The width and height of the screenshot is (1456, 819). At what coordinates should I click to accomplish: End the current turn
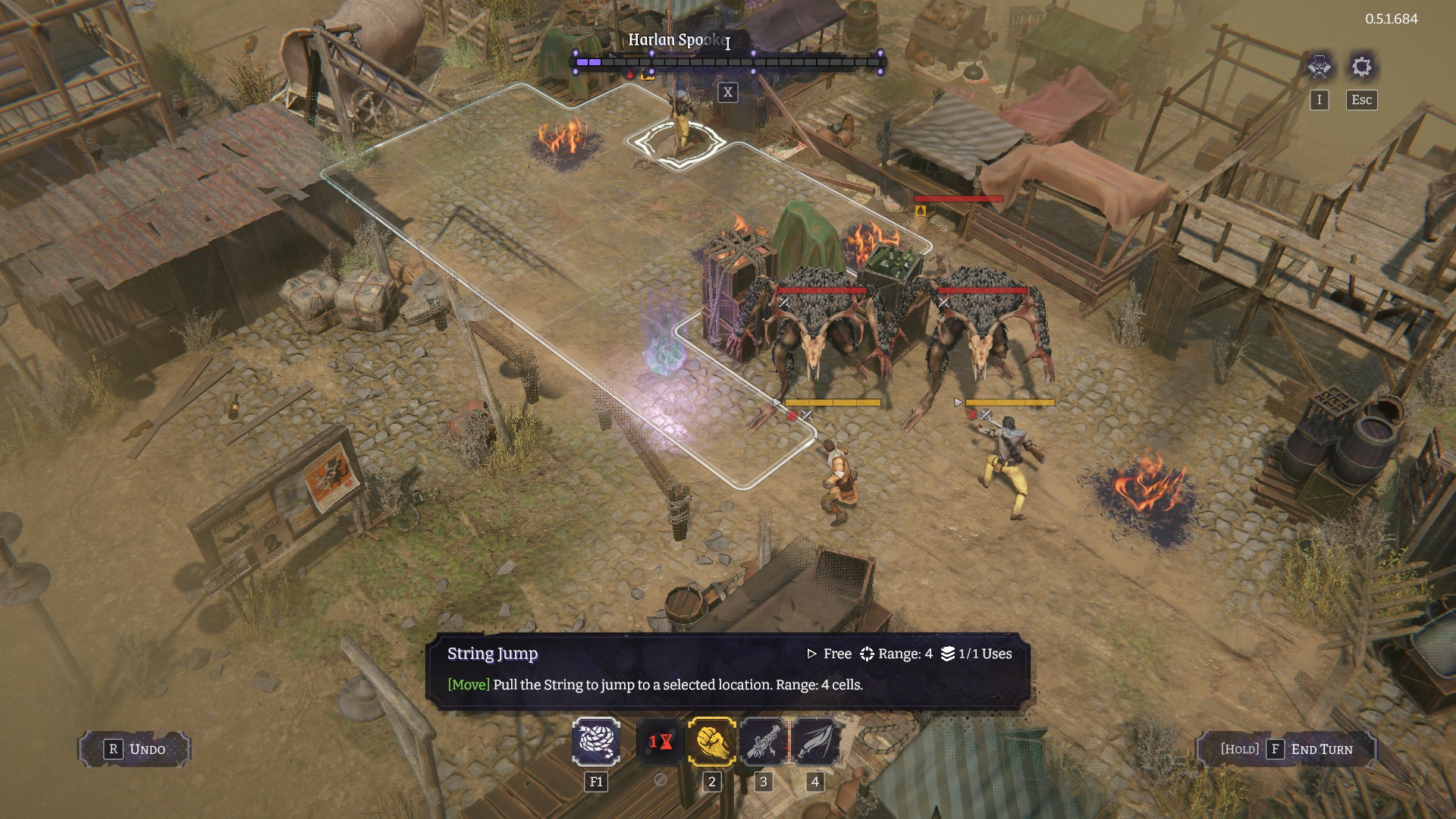[1286, 749]
